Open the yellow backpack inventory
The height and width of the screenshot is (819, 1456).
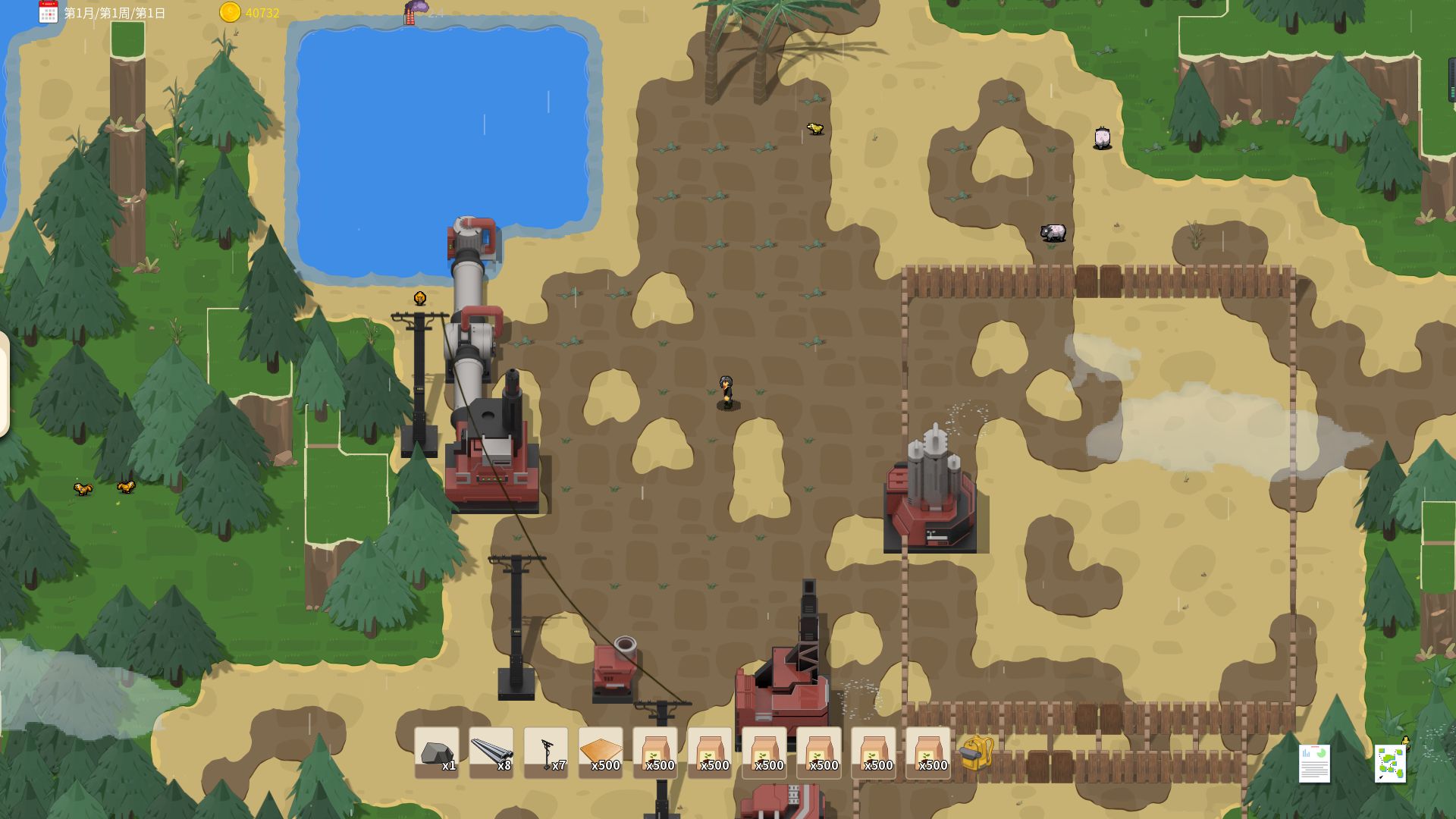click(x=977, y=752)
